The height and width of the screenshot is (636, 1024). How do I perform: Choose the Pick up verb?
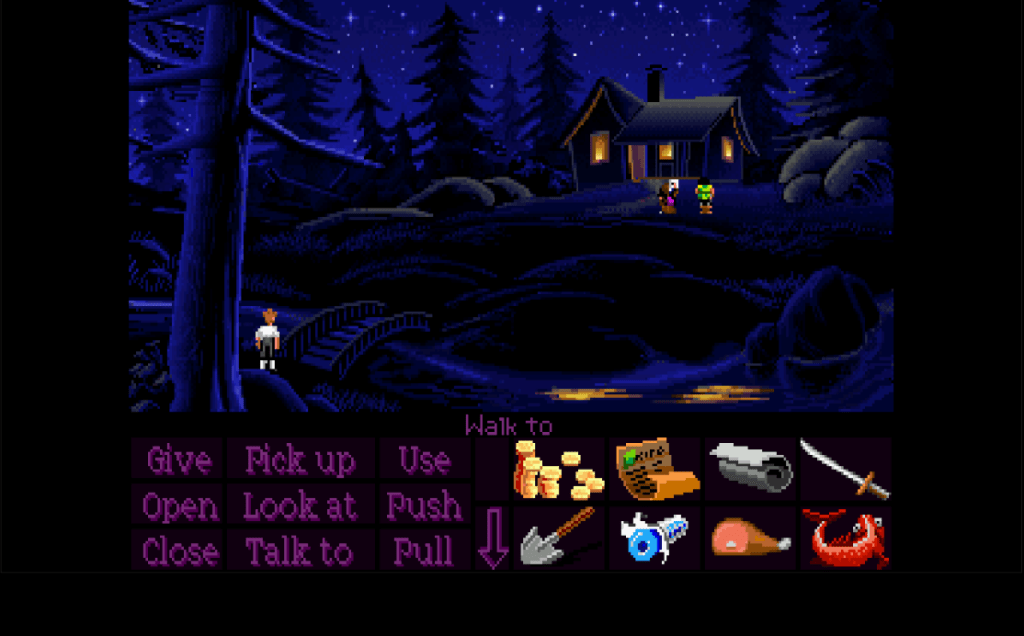[x=300, y=460]
